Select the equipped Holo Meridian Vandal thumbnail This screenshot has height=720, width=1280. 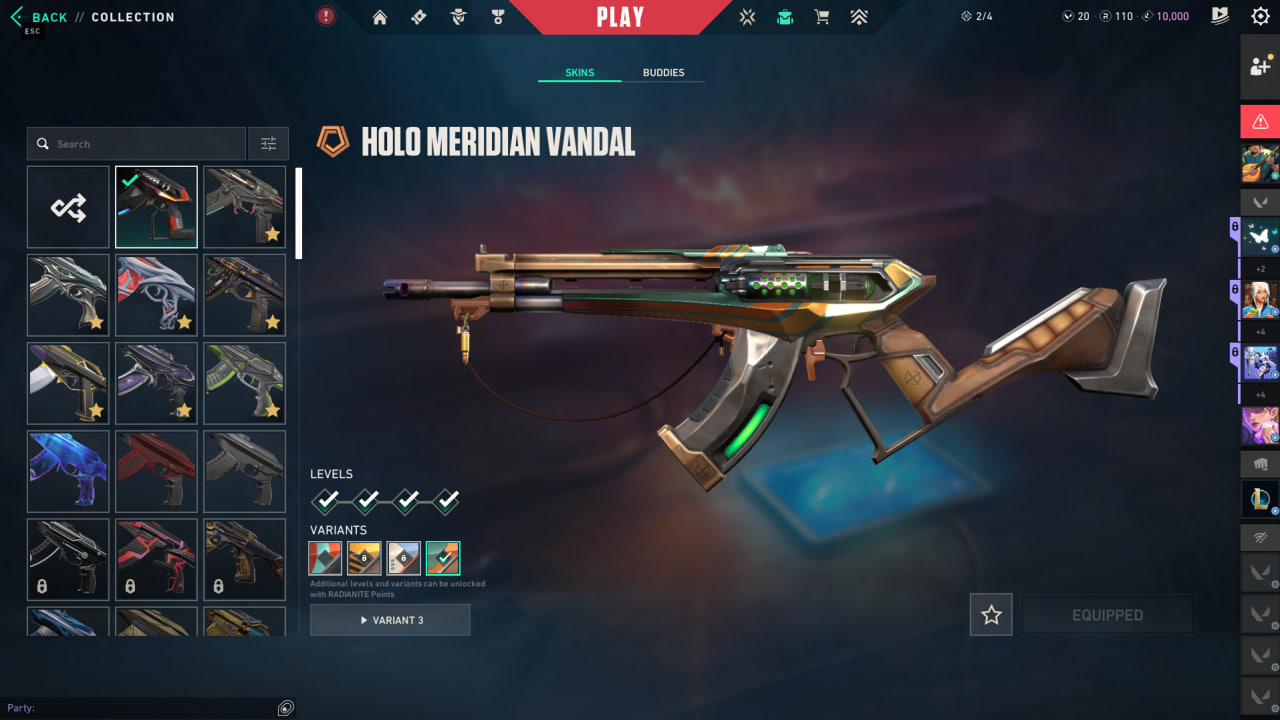coord(156,207)
